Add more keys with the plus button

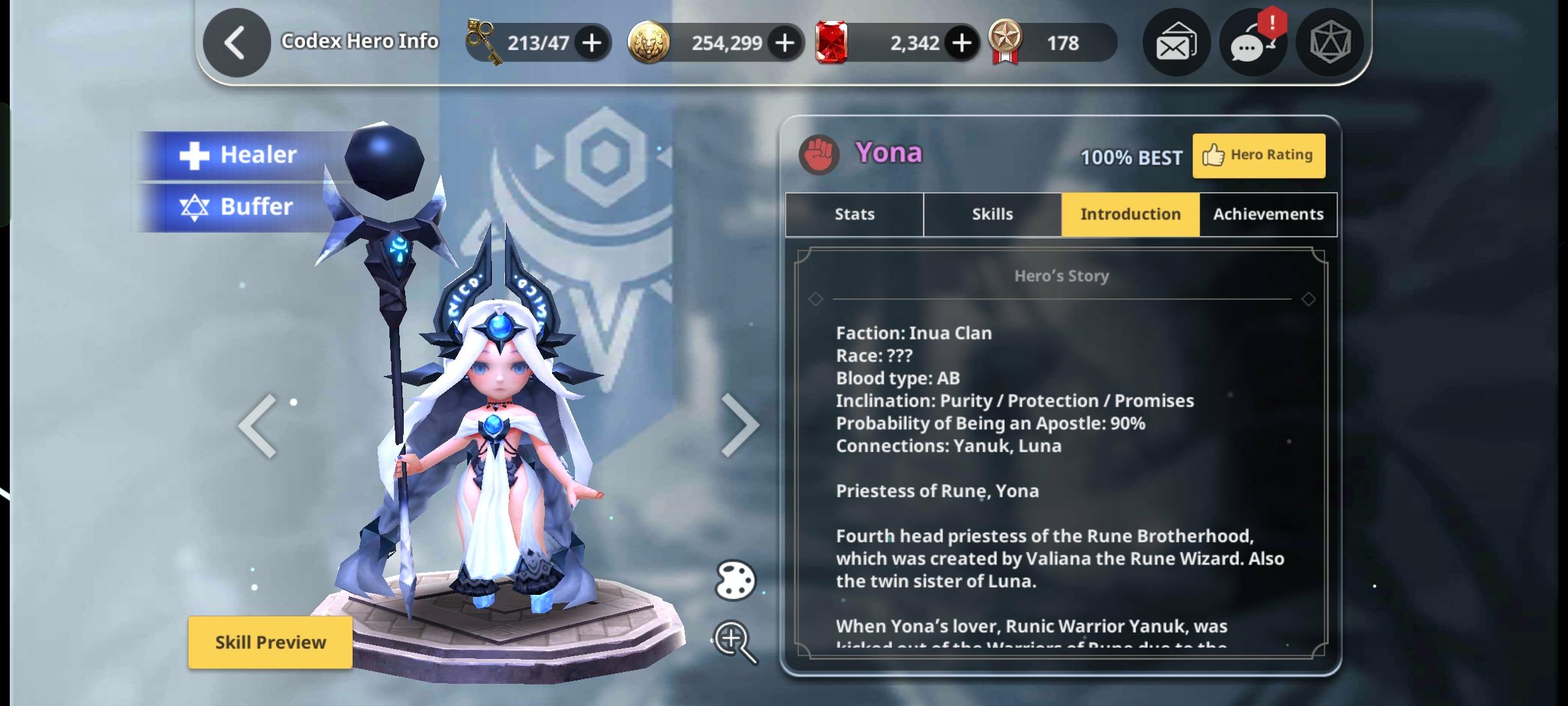592,43
